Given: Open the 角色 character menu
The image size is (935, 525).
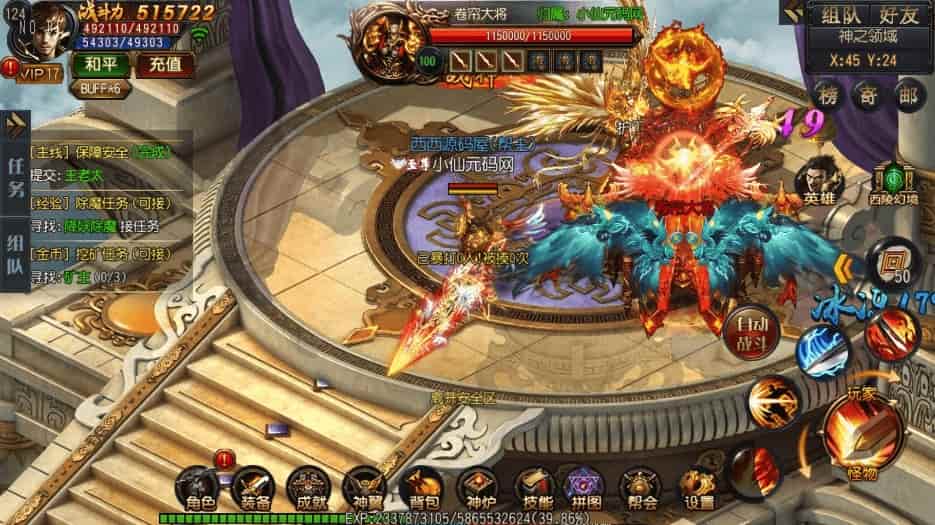Looking at the screenshot, I should click(x=196, y=489).
